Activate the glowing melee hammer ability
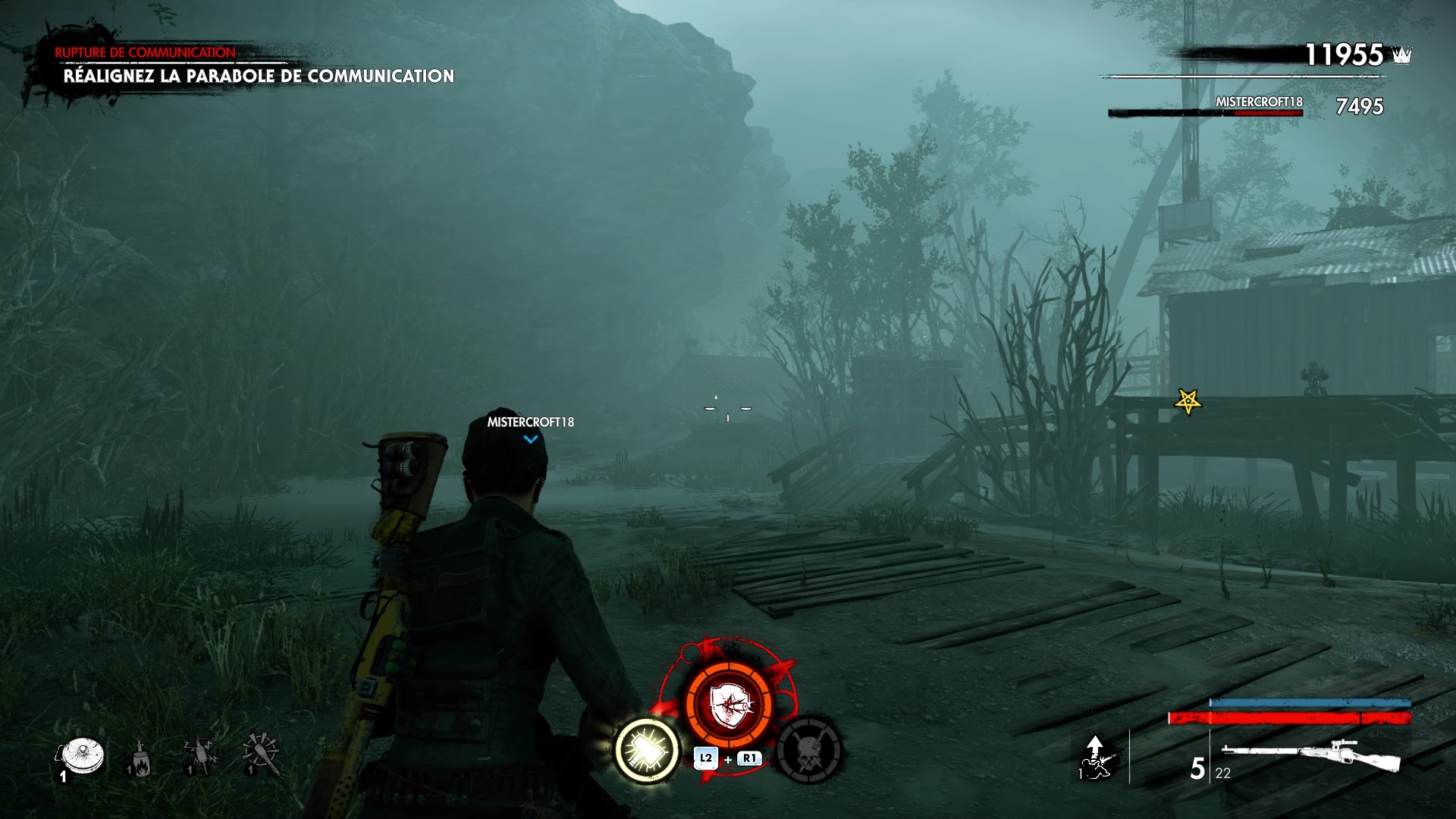This screenshot has width=1456, height=819. click(647, 751)
